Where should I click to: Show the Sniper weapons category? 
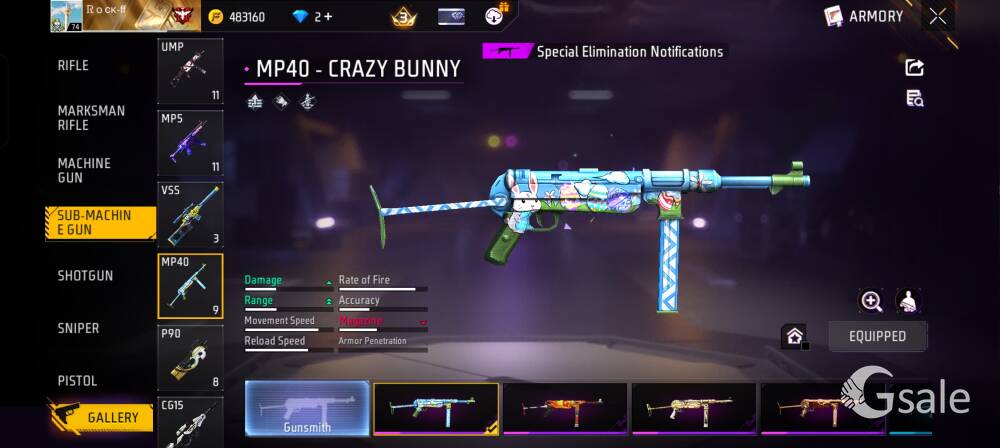pos(78,328)
